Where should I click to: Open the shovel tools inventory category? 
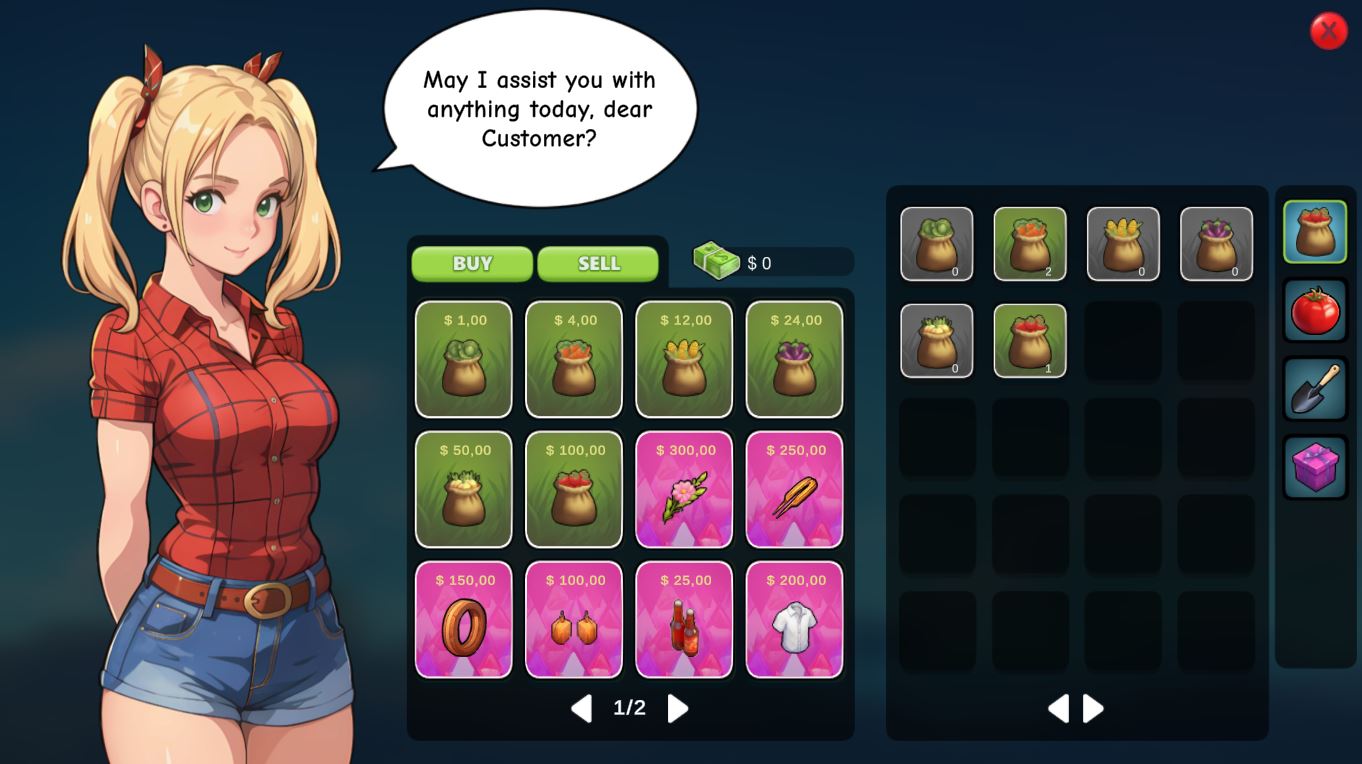tap(1315, 389)
